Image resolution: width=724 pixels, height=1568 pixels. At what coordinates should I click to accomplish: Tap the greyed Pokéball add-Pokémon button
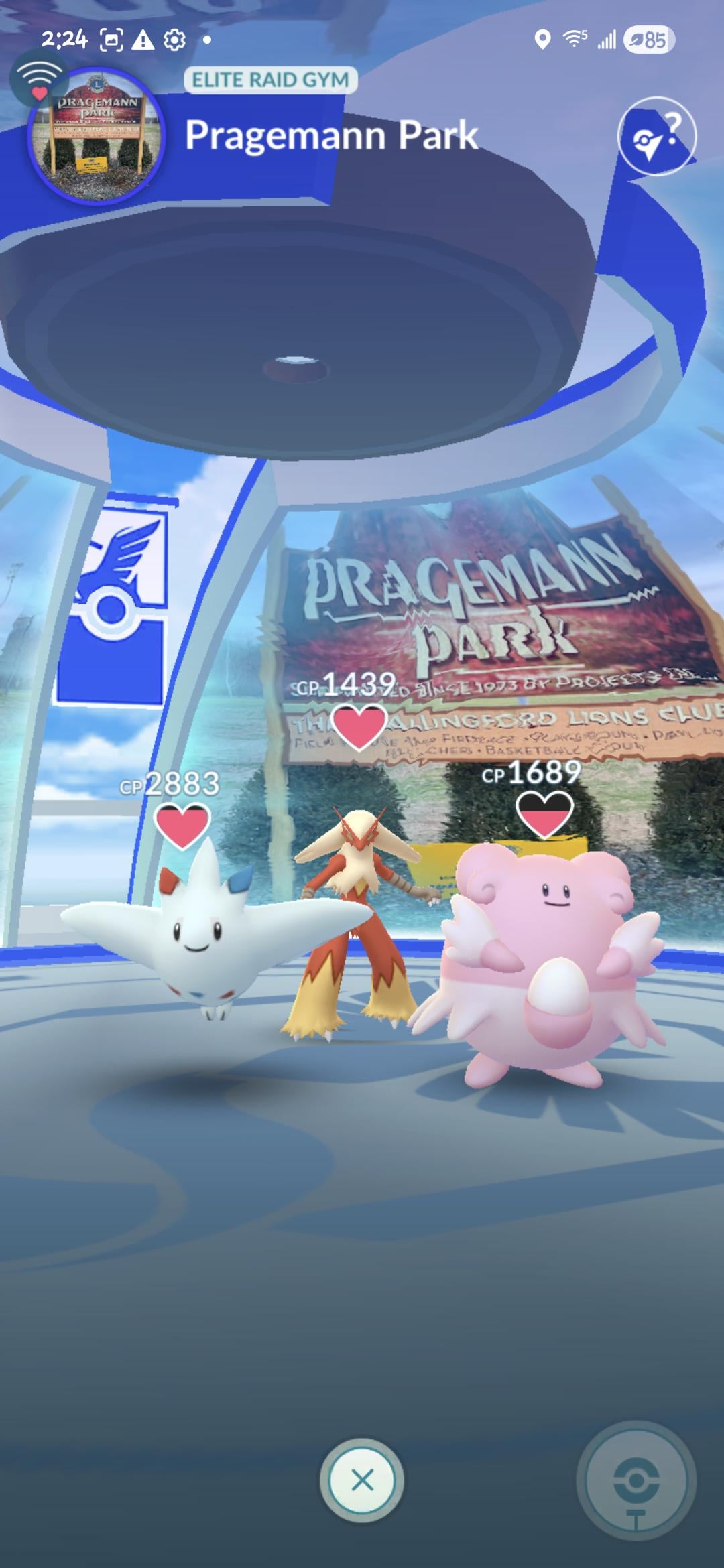tap(636, 1481)
